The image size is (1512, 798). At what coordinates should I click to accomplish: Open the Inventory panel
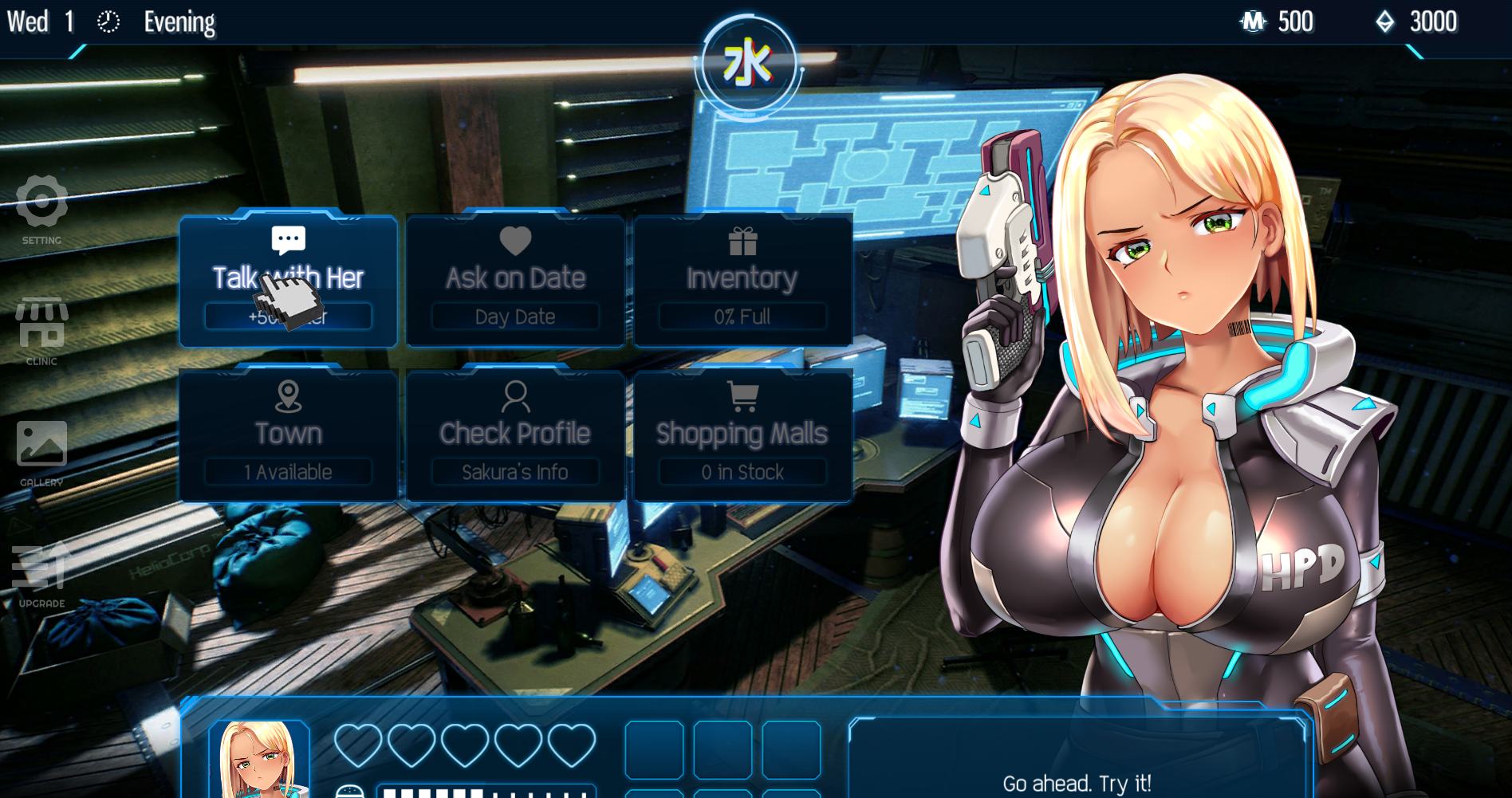(742, 279)
